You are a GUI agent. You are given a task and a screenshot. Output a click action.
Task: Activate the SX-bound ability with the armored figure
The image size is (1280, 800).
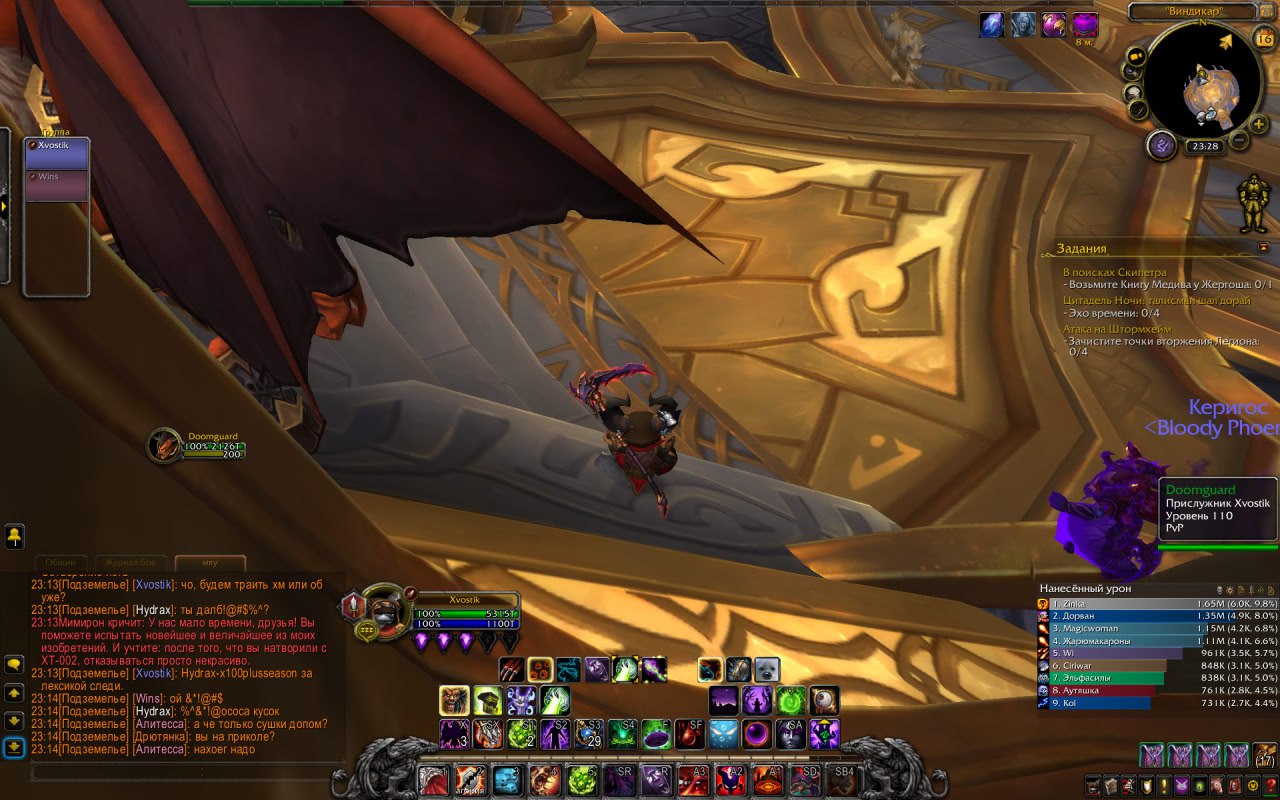pyautogui.click(x=489, y=734)
